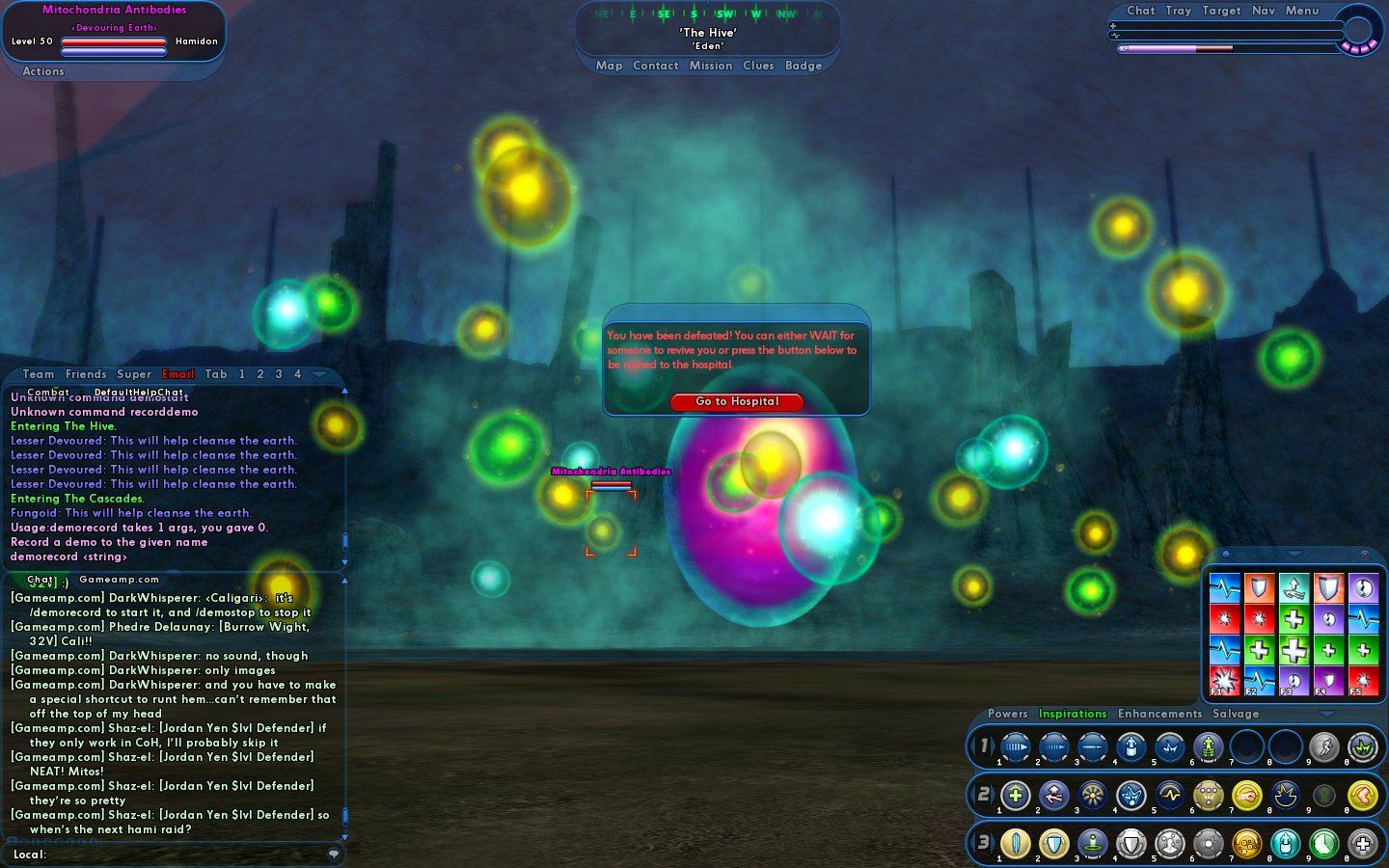
Task: Open the Actions menu under target
Action: (43, 71)
